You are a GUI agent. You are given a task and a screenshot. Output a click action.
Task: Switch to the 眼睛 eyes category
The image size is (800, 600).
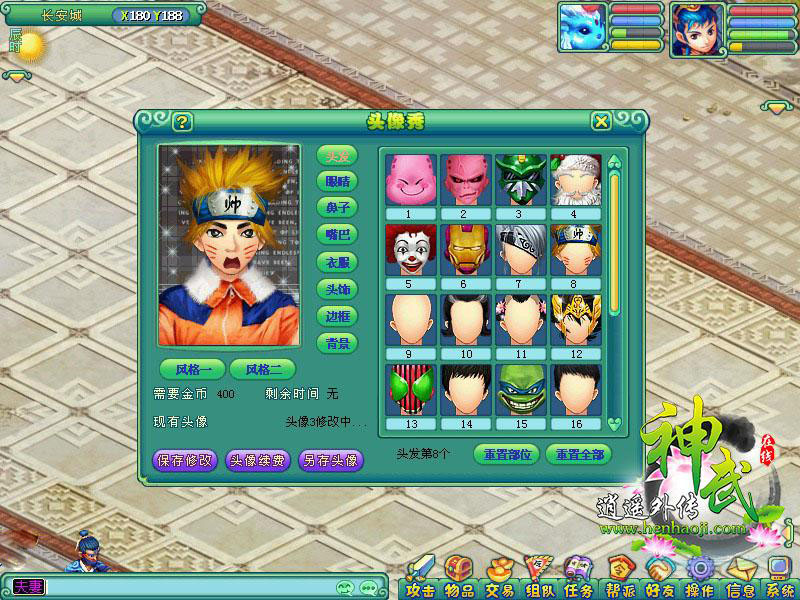(x=338, y=181)
